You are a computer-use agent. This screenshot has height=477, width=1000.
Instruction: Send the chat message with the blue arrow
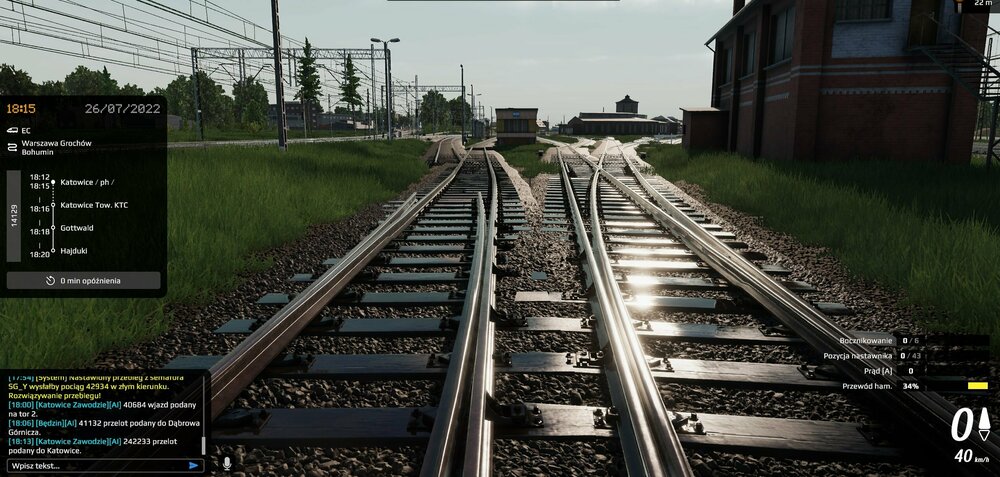click(193, 465)
